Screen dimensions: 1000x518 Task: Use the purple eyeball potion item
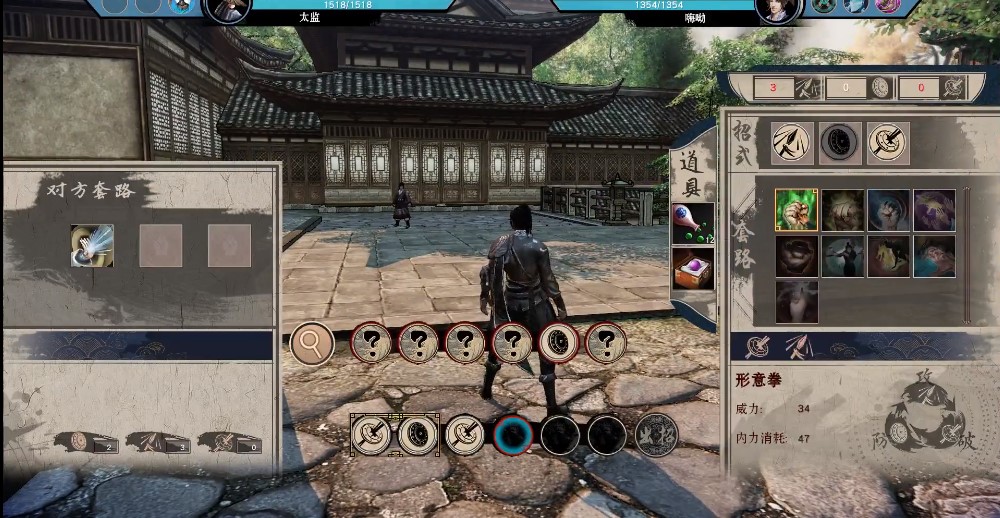click(x=693, y=222)
